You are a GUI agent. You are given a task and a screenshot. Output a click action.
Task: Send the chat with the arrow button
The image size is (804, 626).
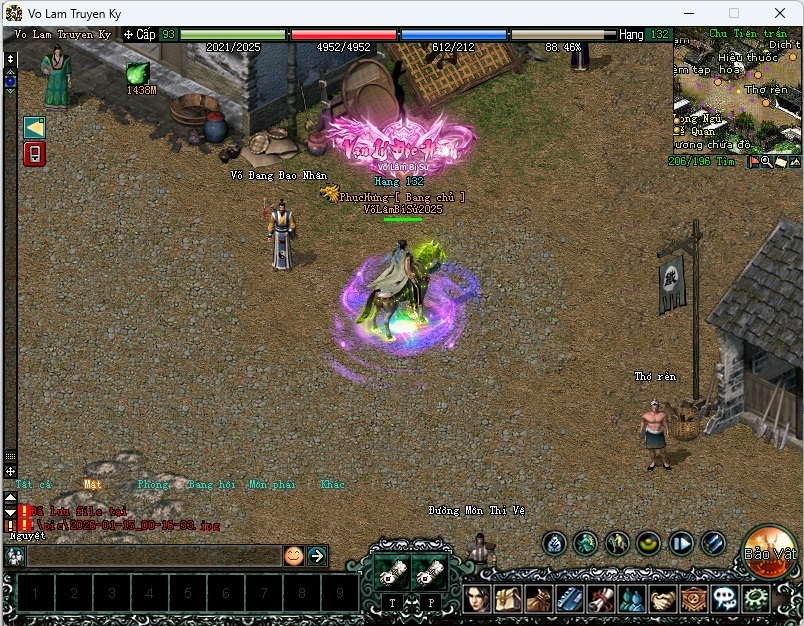pyautogui.click(x=317, y=556)
